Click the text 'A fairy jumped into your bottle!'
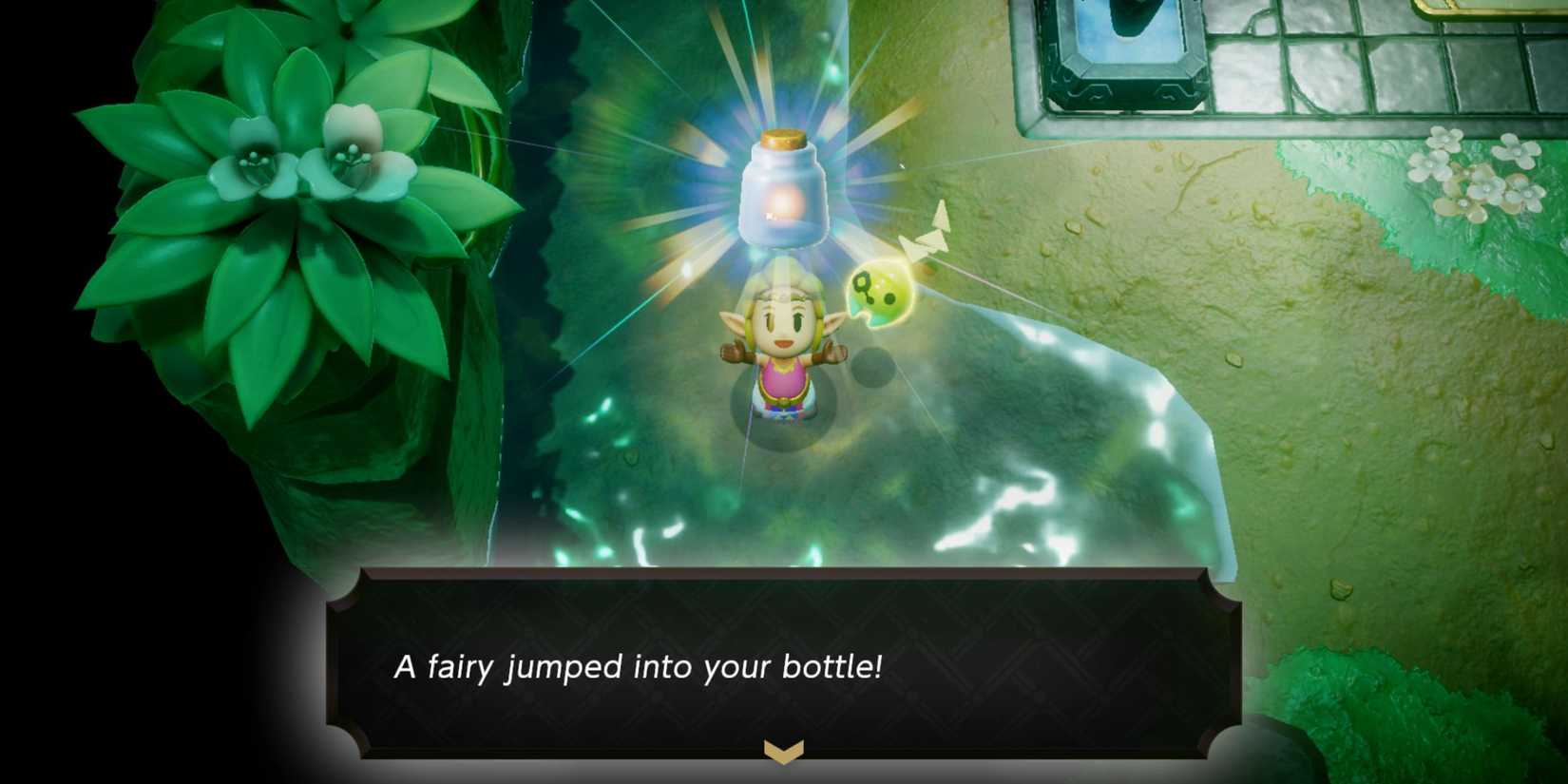The height and width of the screenshot is (784, 1568). coord(629,667)
